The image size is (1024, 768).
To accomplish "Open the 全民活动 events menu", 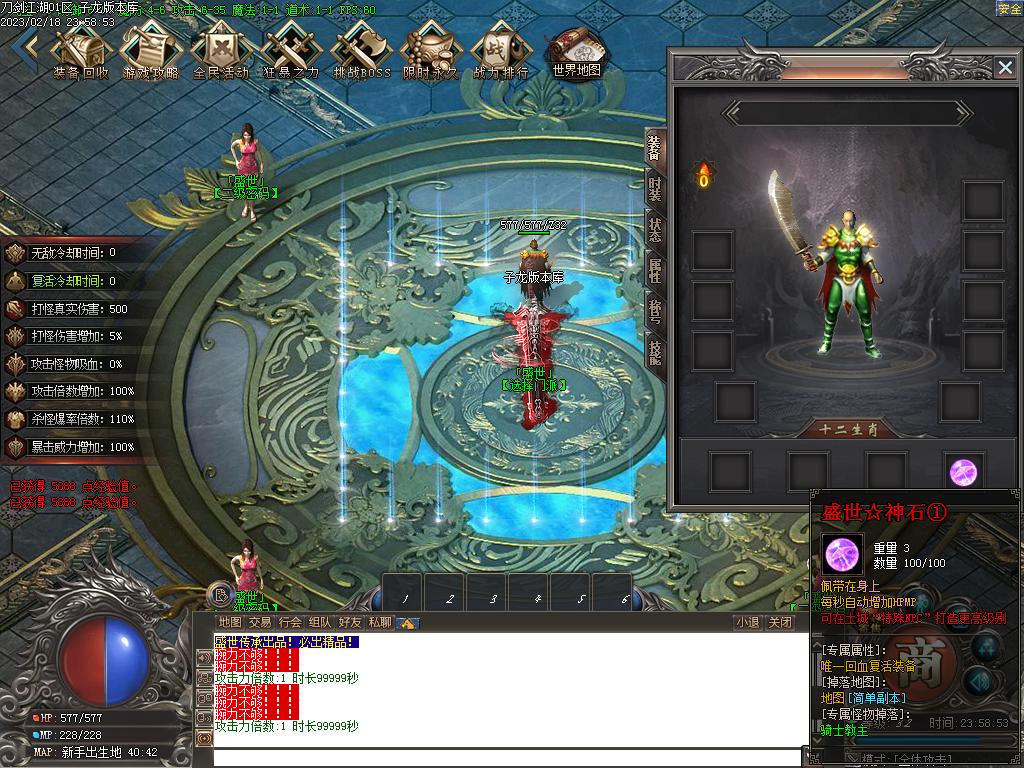I will pyautogui.click(x=220, y=49).
